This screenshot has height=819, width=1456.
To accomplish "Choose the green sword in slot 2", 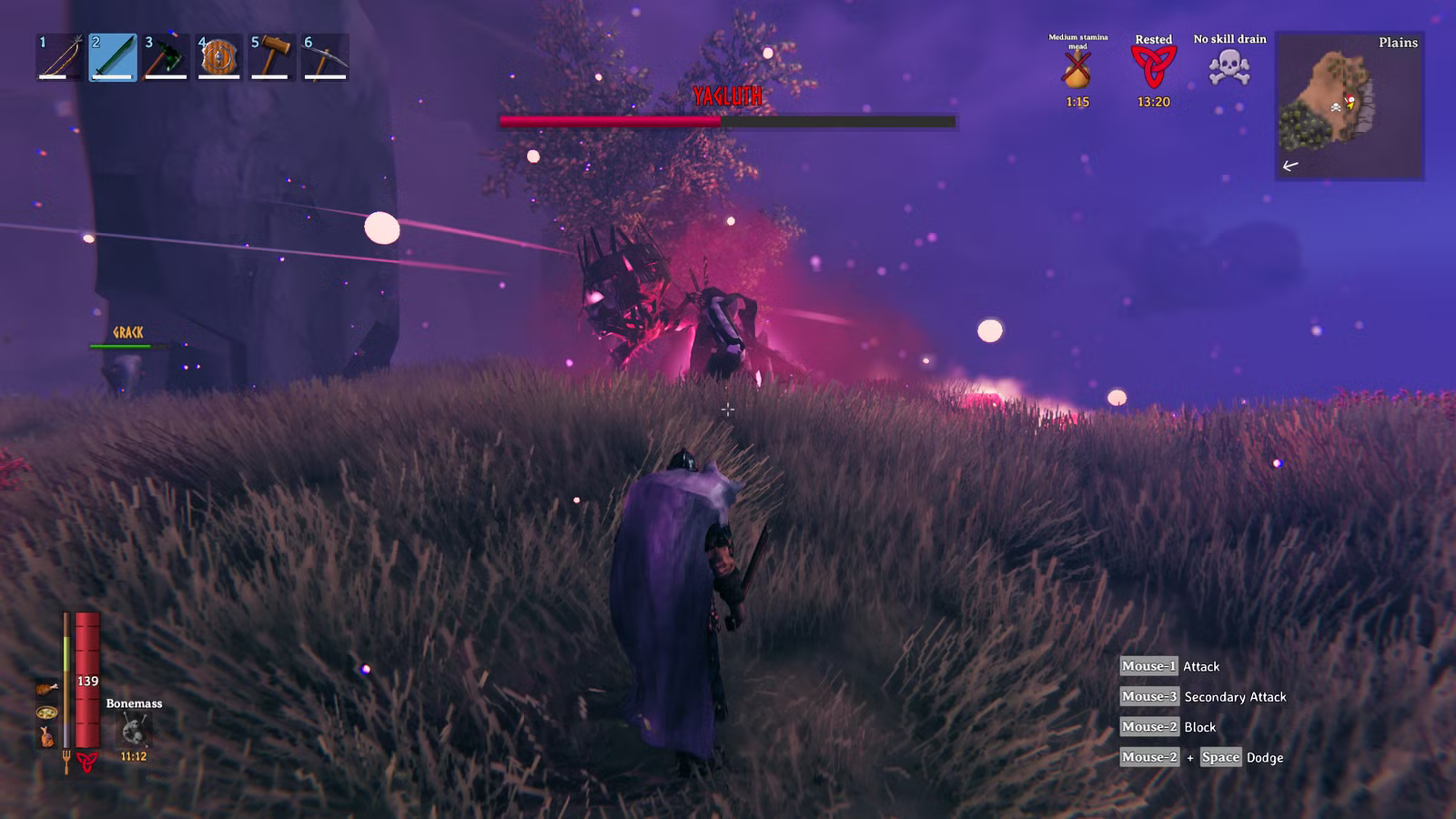I will pos(113,57).
